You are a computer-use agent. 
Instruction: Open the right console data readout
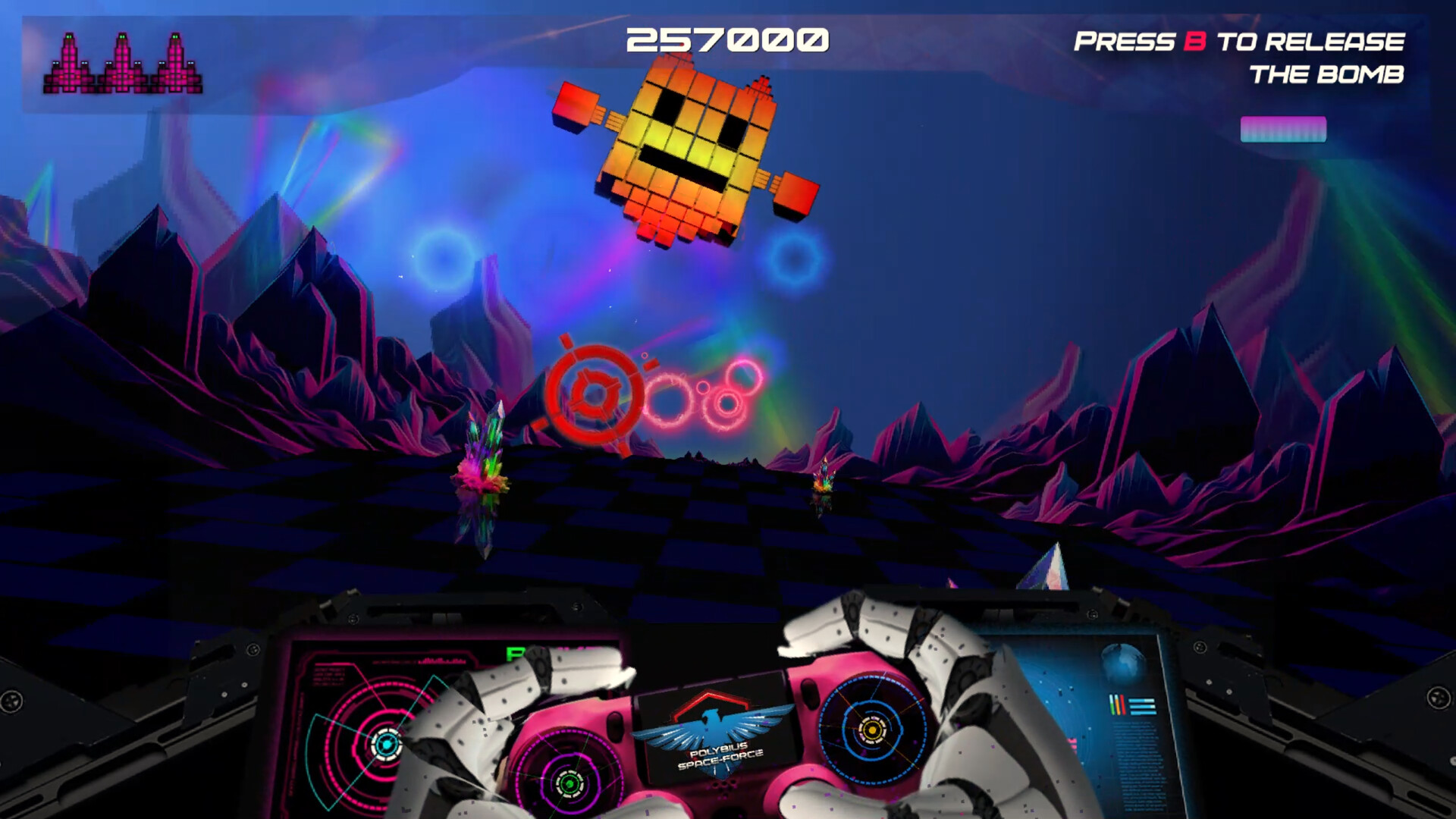[1137, 766]
